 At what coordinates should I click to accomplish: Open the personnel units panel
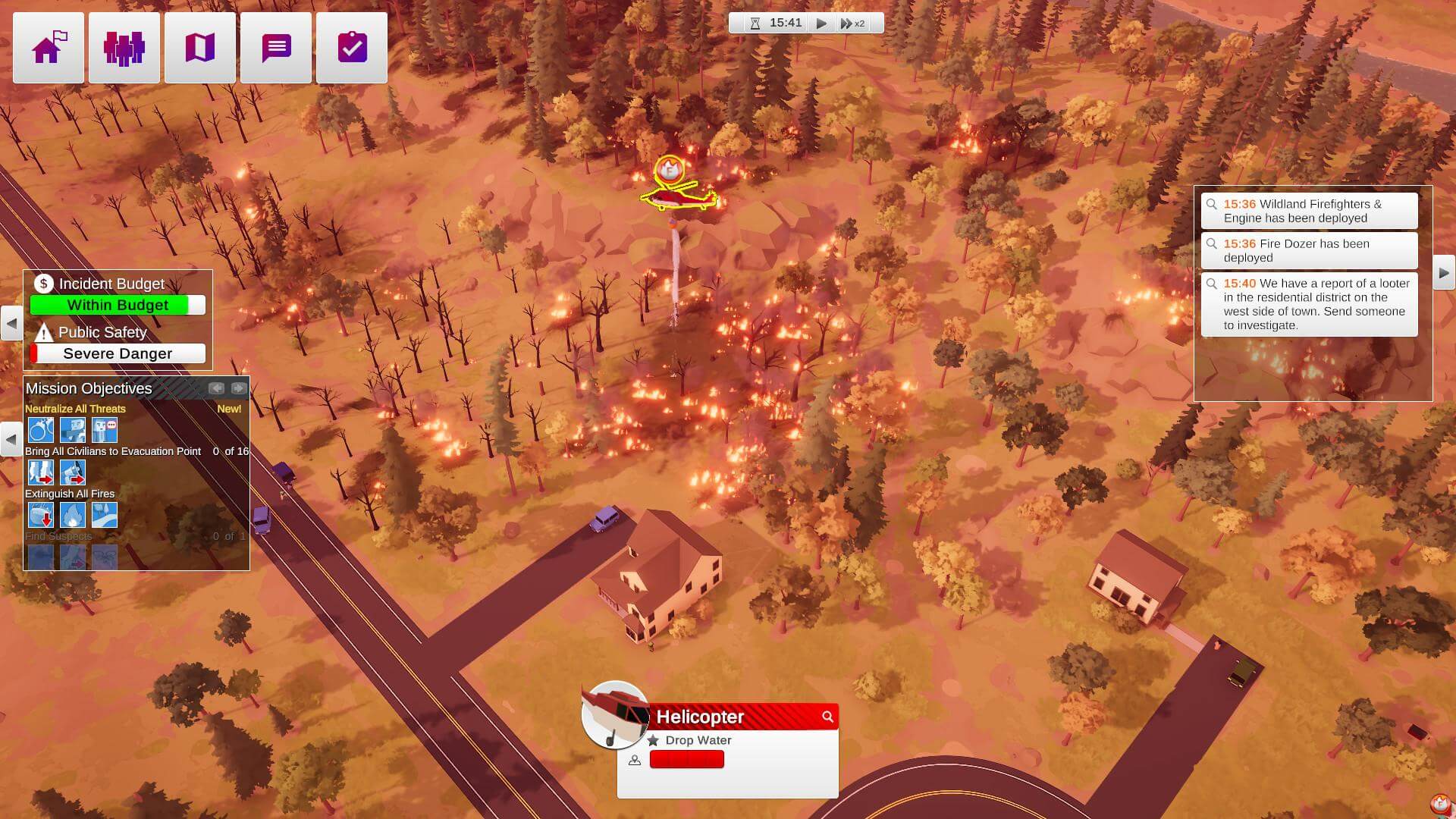pos(124,48)
